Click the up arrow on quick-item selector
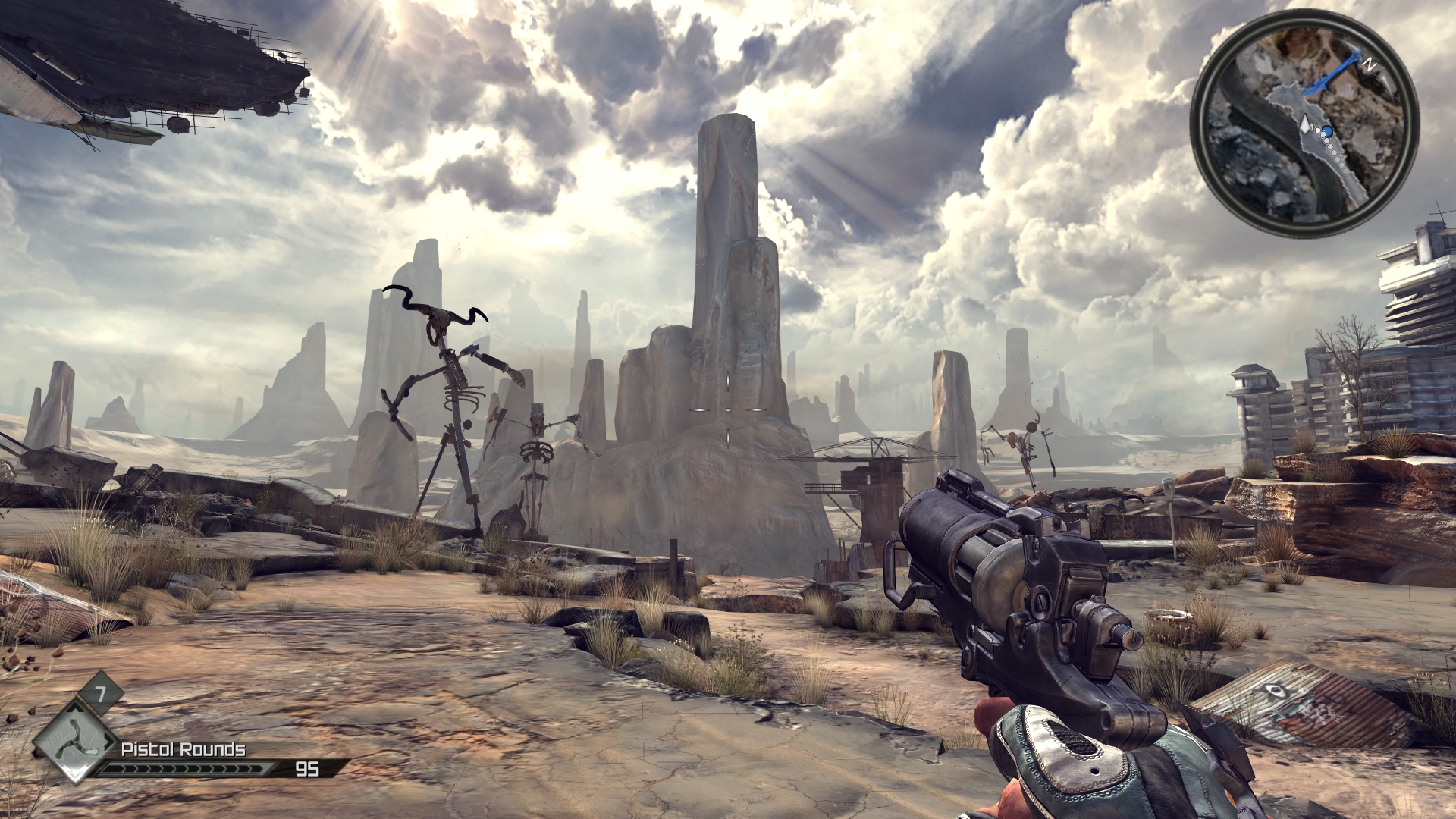The height and width of the screenshot is (819, 1456). [x=74, y=708]
